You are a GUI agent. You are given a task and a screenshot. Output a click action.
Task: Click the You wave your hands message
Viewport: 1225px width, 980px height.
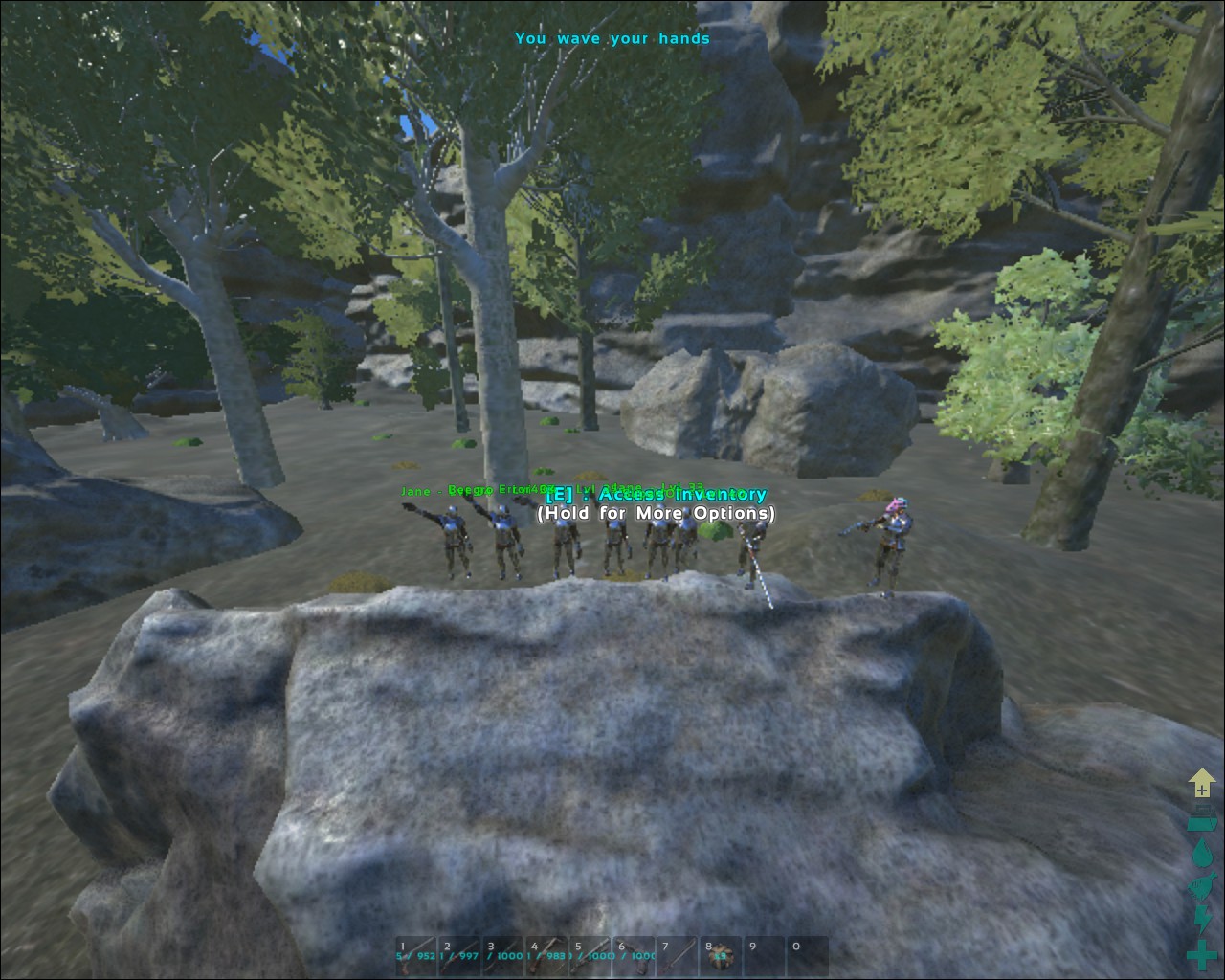pos(612,38)
